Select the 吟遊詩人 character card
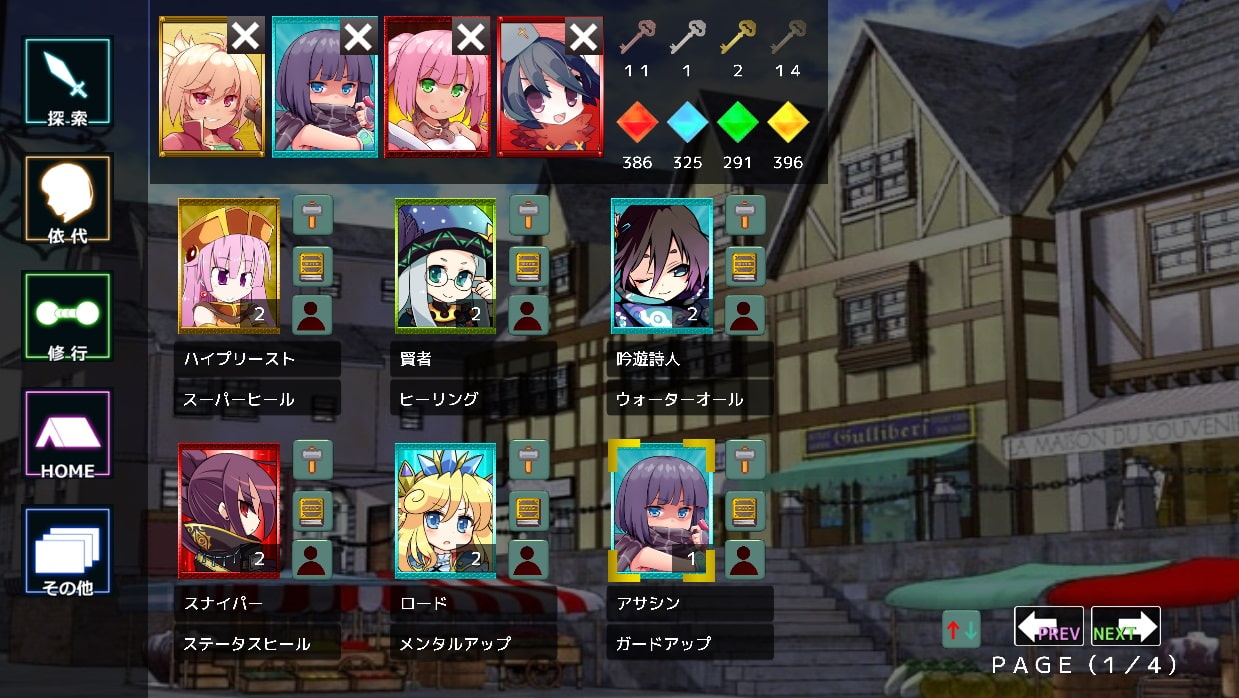 661,265
